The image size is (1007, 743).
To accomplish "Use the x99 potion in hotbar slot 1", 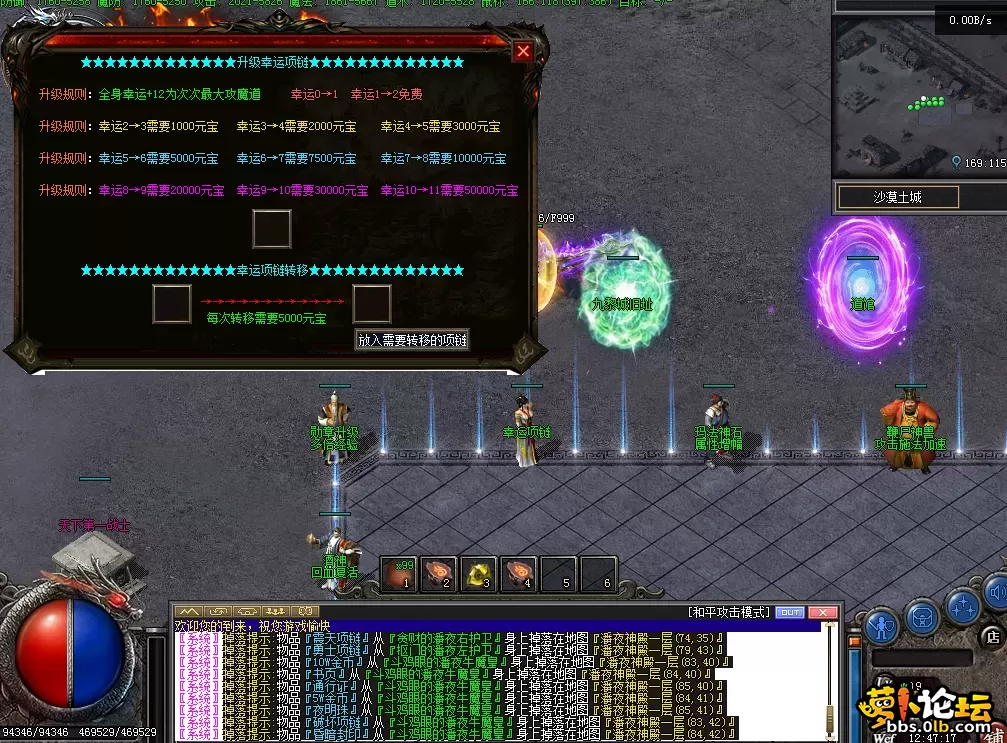I will coord(399,573).
